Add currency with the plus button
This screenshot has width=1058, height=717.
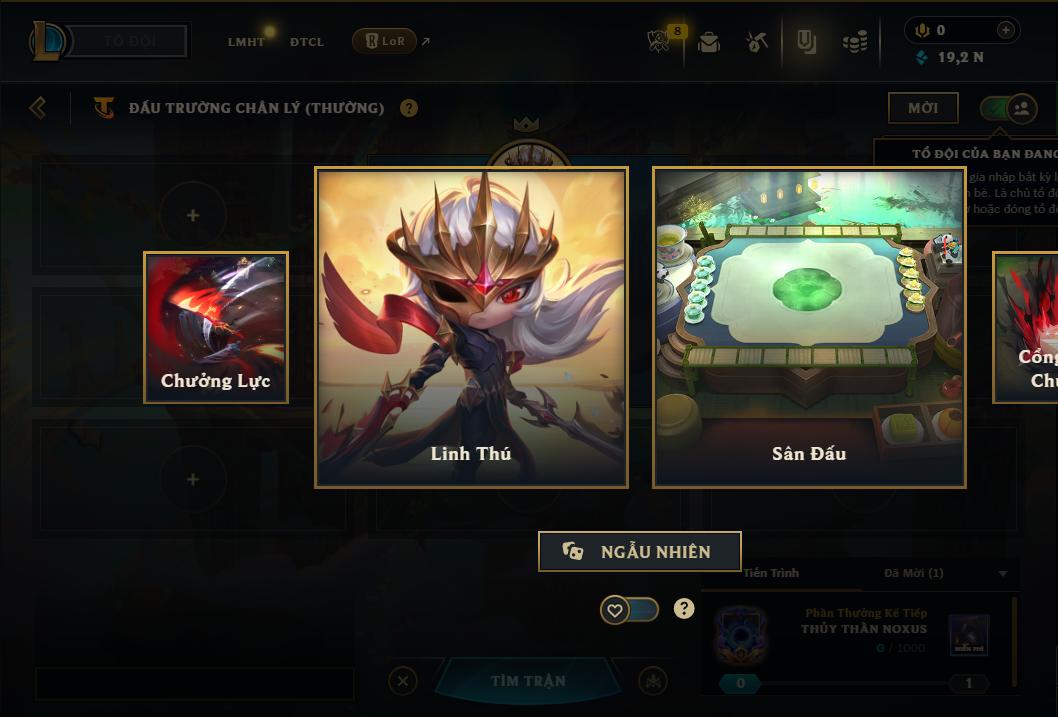(x=1006, y=30)
